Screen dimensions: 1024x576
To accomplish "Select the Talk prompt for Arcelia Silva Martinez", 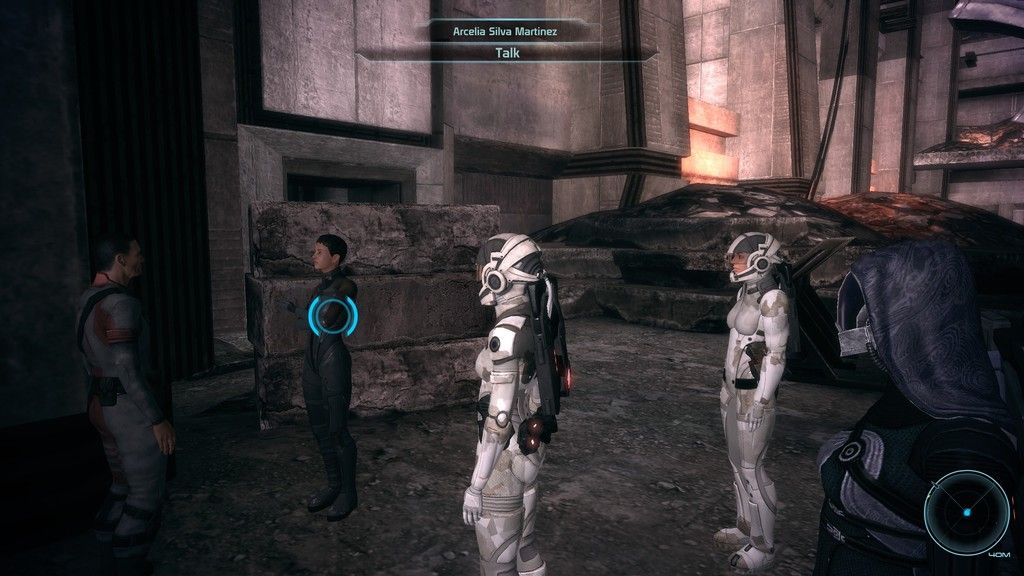I will 508,52.
